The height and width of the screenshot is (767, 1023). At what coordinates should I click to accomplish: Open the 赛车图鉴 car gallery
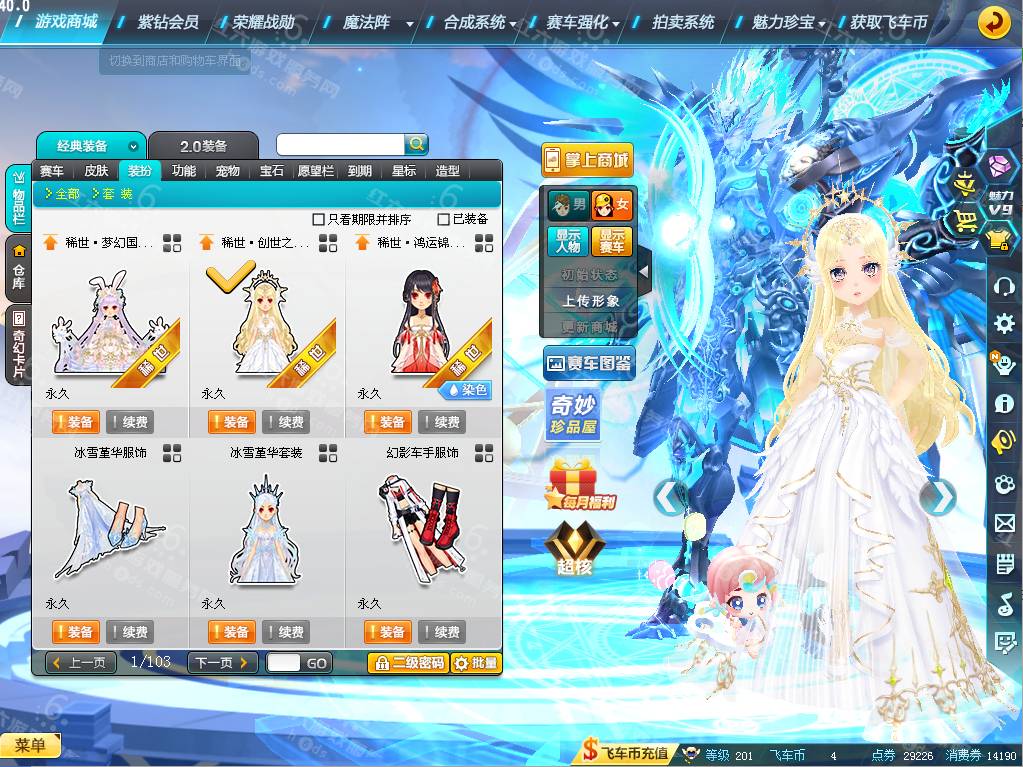(x=589, y=364)
